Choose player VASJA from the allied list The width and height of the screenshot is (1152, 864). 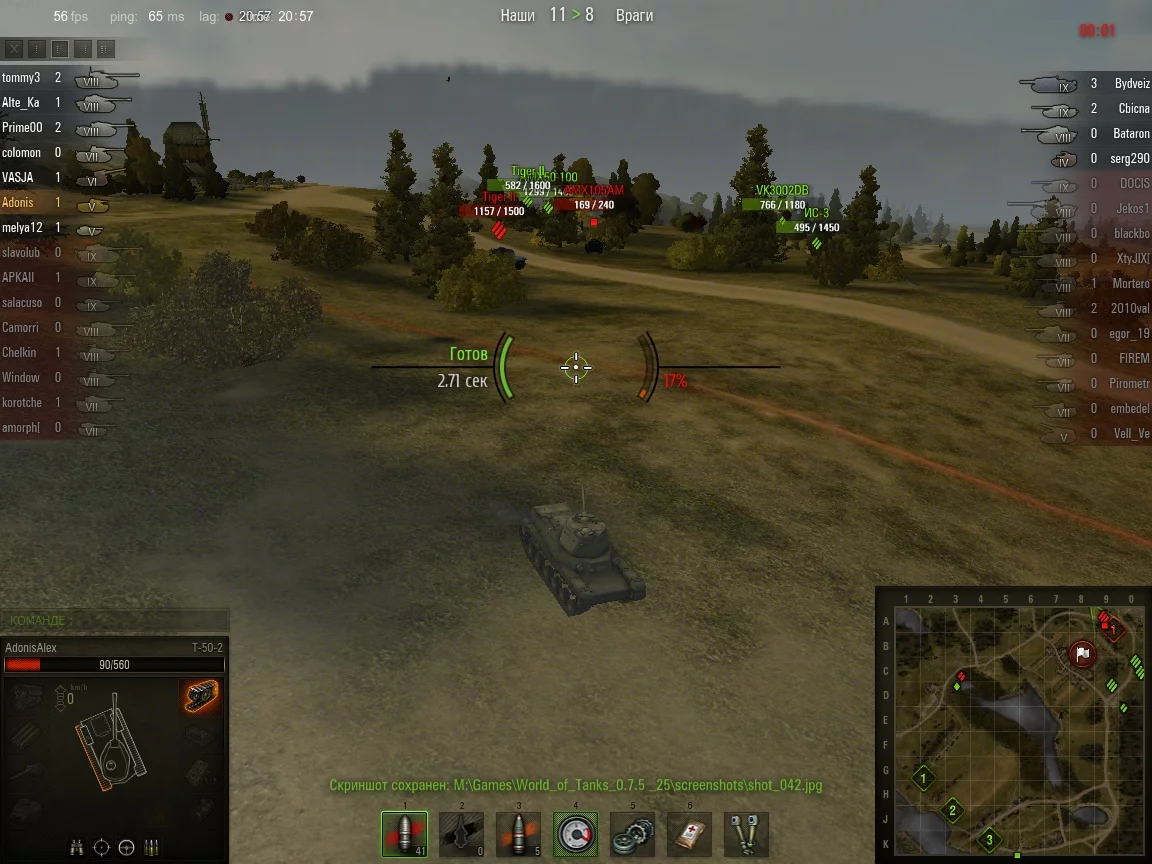coord(18,177)
